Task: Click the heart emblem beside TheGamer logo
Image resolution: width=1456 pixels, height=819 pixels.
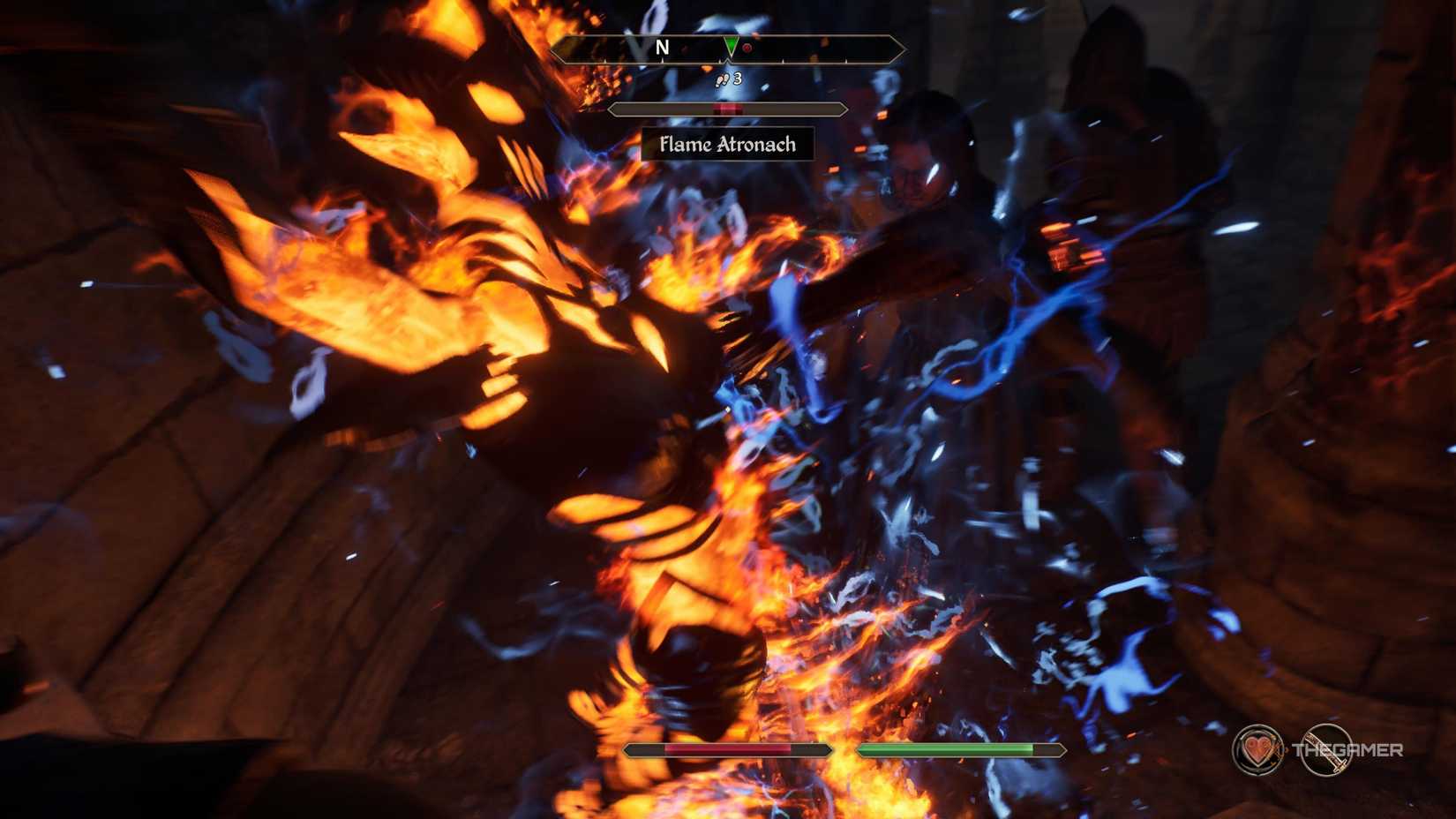Action: tap(1257, 749)
